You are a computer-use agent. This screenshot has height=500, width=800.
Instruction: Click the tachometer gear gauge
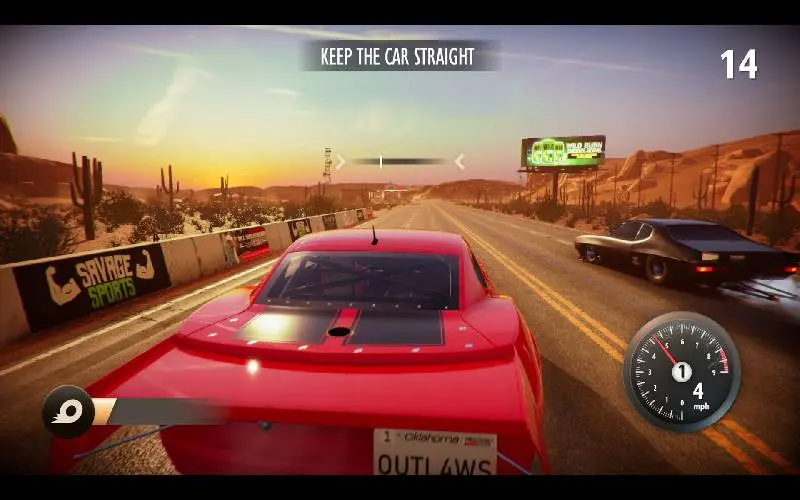pyautogui.click(x=681, y=371)
